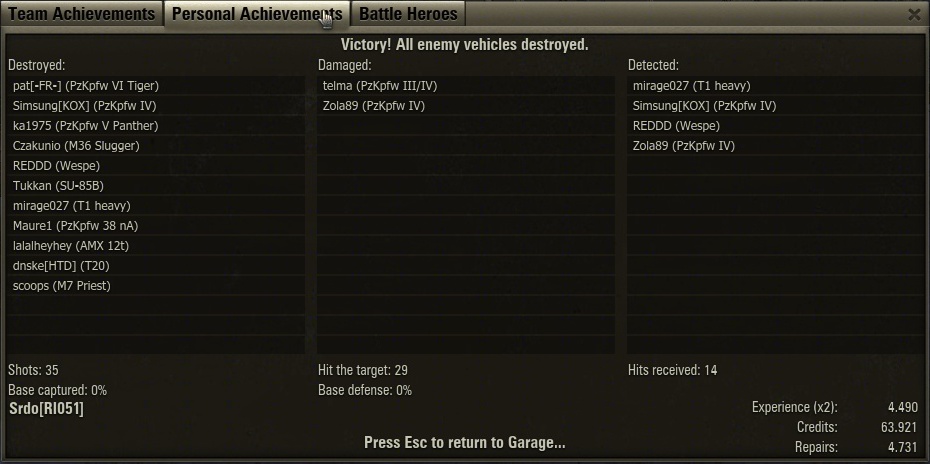Screen dimensions: 930x464
Task: Choose ka1975 PzKpfw V Panther entry
Action: [x=86, y=126]
